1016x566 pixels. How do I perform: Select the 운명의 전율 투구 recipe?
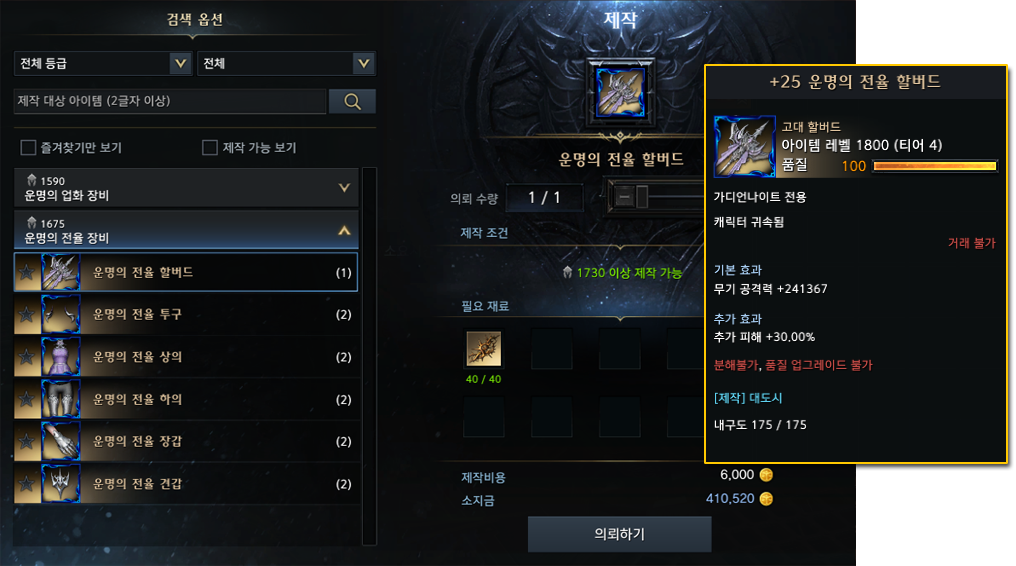click(x=186, y=315)
